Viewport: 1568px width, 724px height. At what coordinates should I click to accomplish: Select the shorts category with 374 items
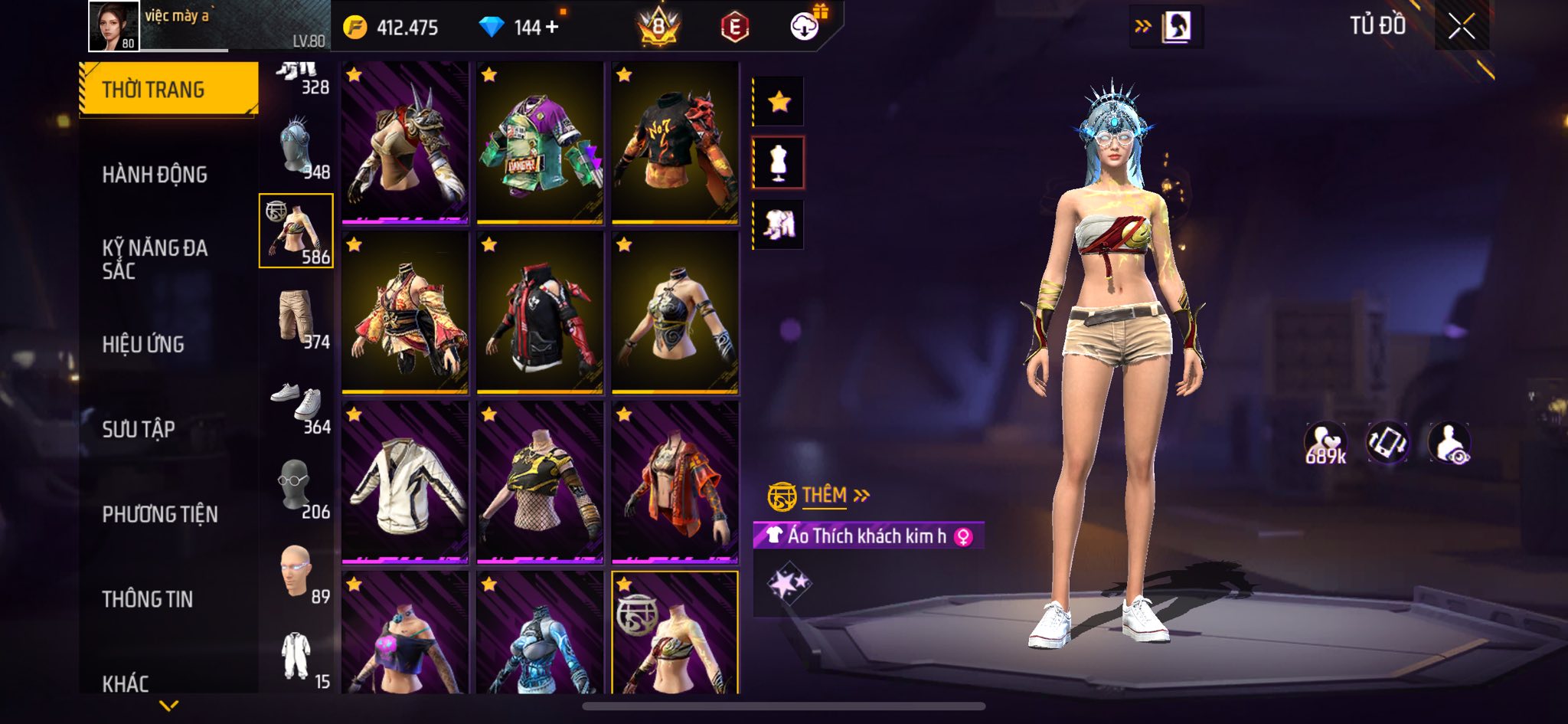pyautogui.click(x=297, y=316)
